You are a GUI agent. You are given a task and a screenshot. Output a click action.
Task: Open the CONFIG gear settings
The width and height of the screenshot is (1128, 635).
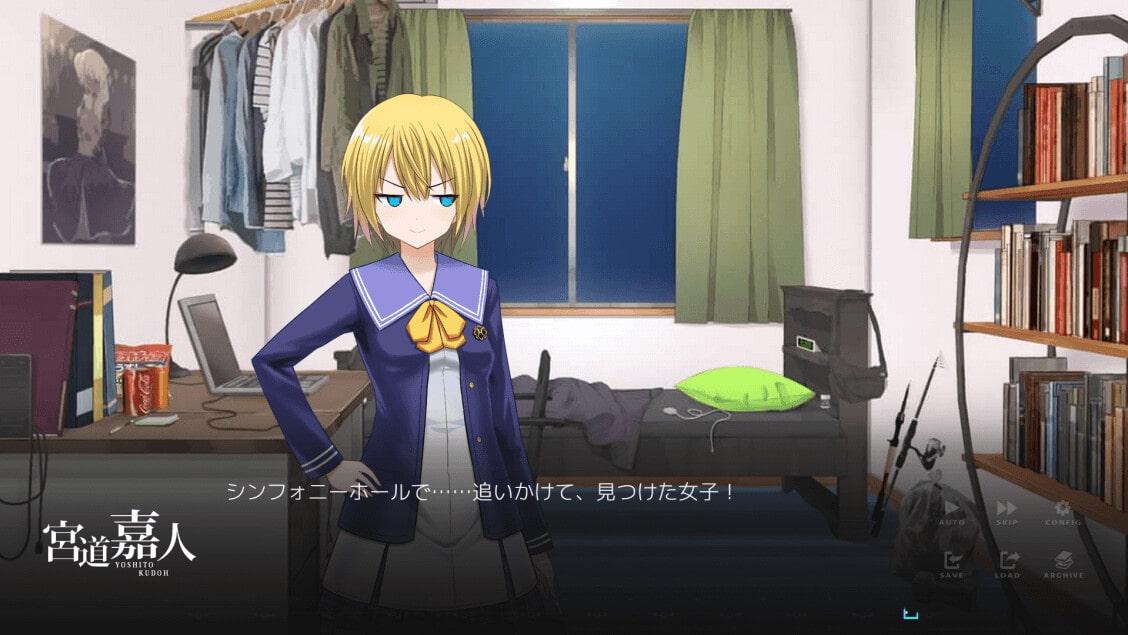click(x=1062, y=512)
